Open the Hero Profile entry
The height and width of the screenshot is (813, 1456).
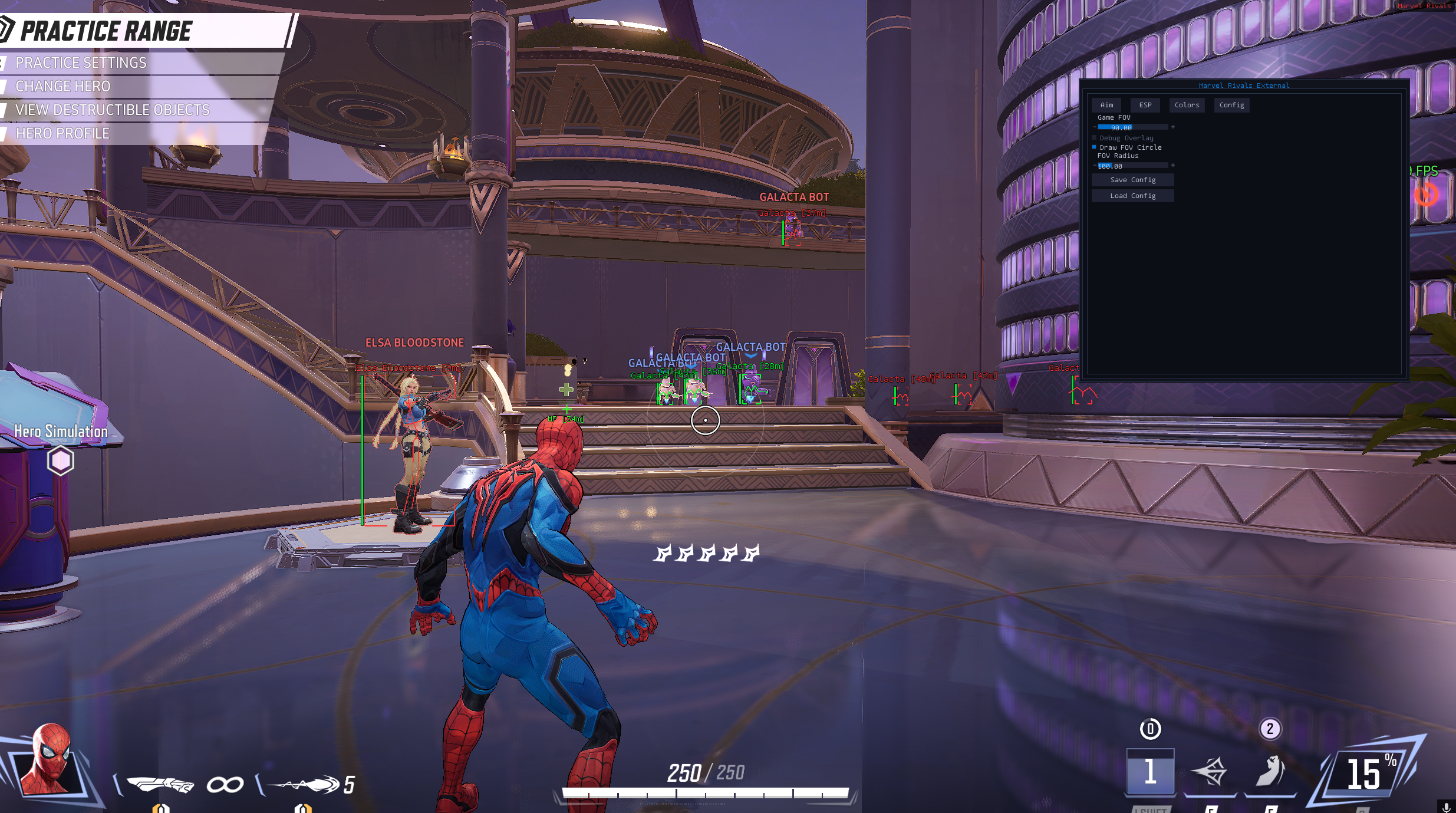point(62,133)
